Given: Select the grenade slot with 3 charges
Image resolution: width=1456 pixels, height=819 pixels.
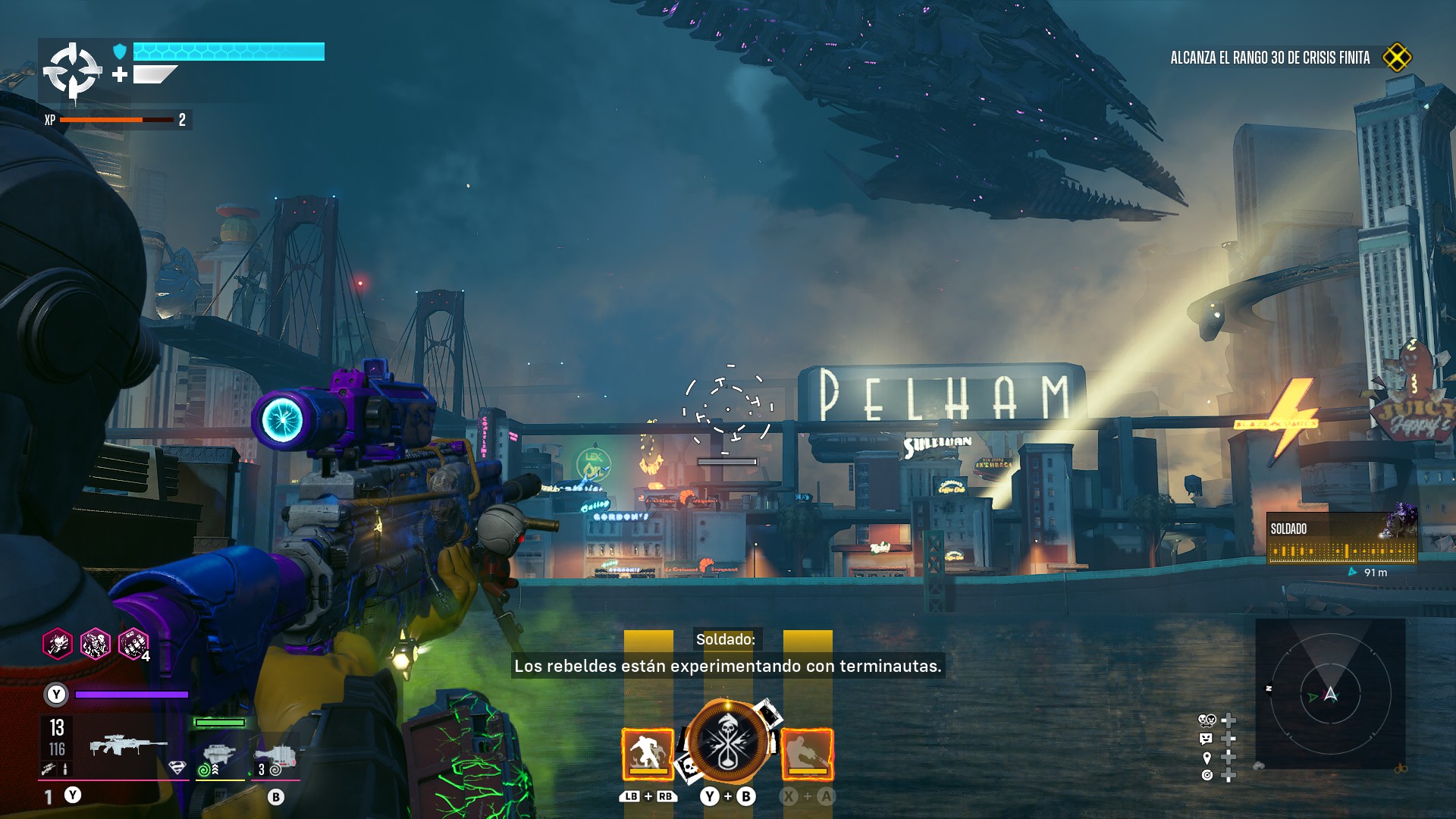Looking at the screenshot, I should [276, 755].
